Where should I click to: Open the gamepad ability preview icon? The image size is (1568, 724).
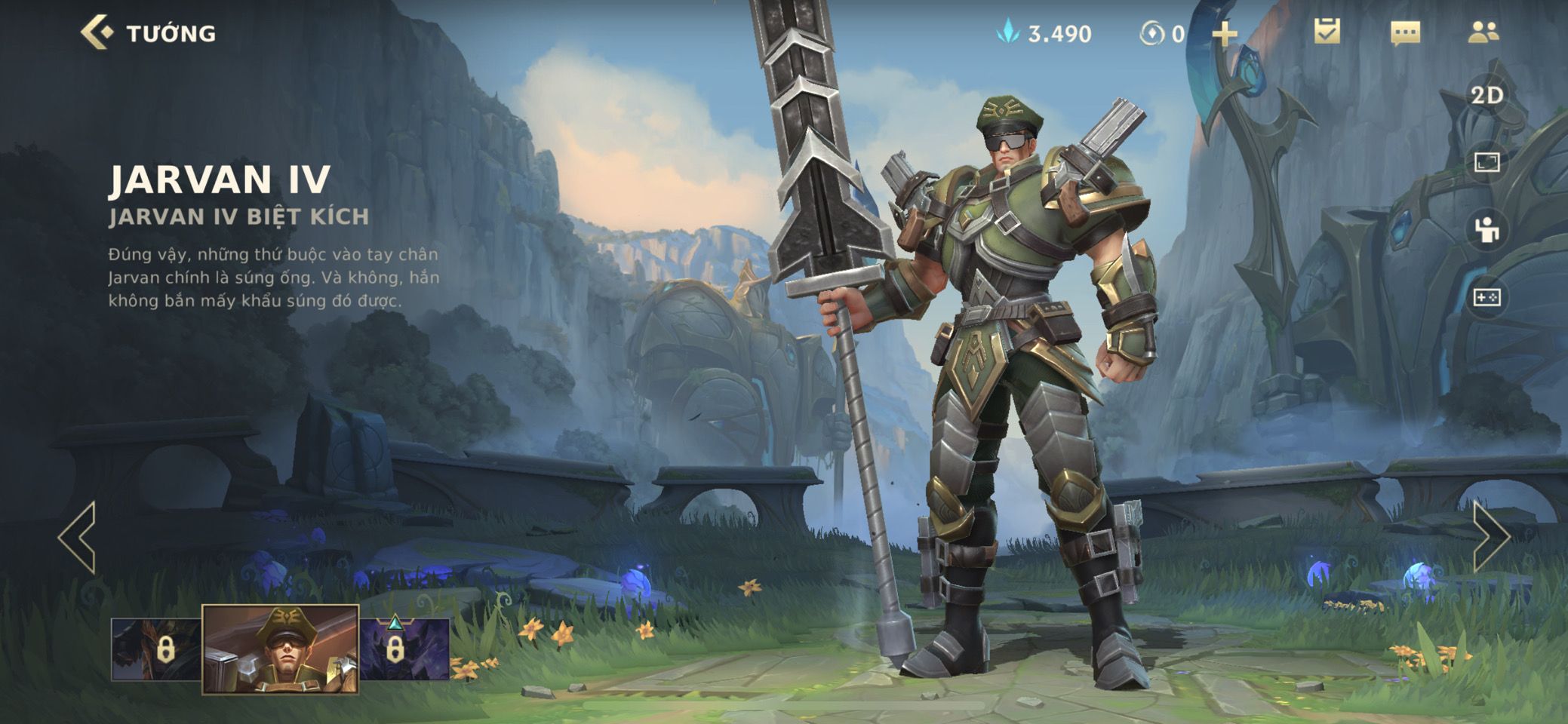(x=1487, y=297)
